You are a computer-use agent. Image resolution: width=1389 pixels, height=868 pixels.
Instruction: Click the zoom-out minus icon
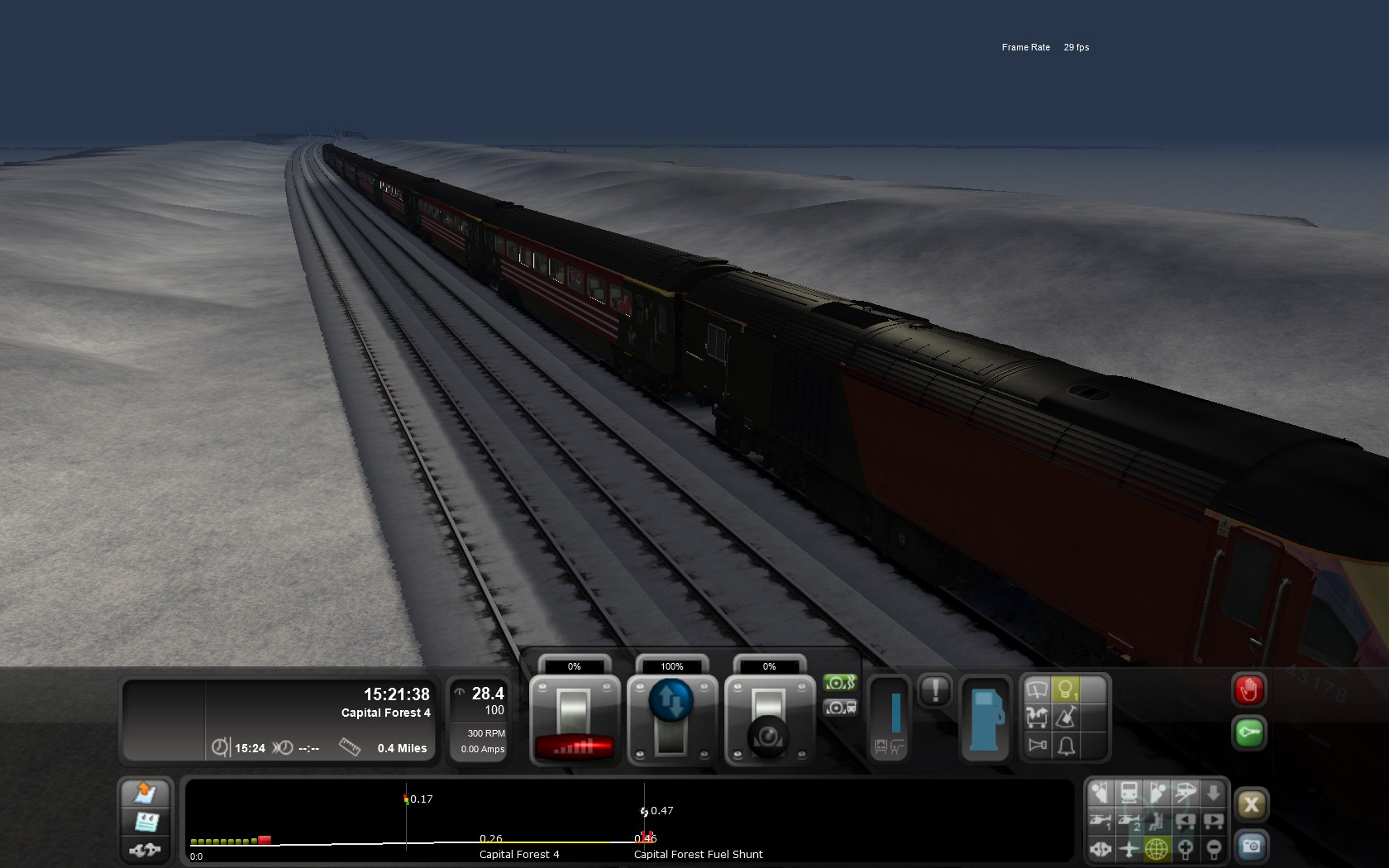[1213, 848]
